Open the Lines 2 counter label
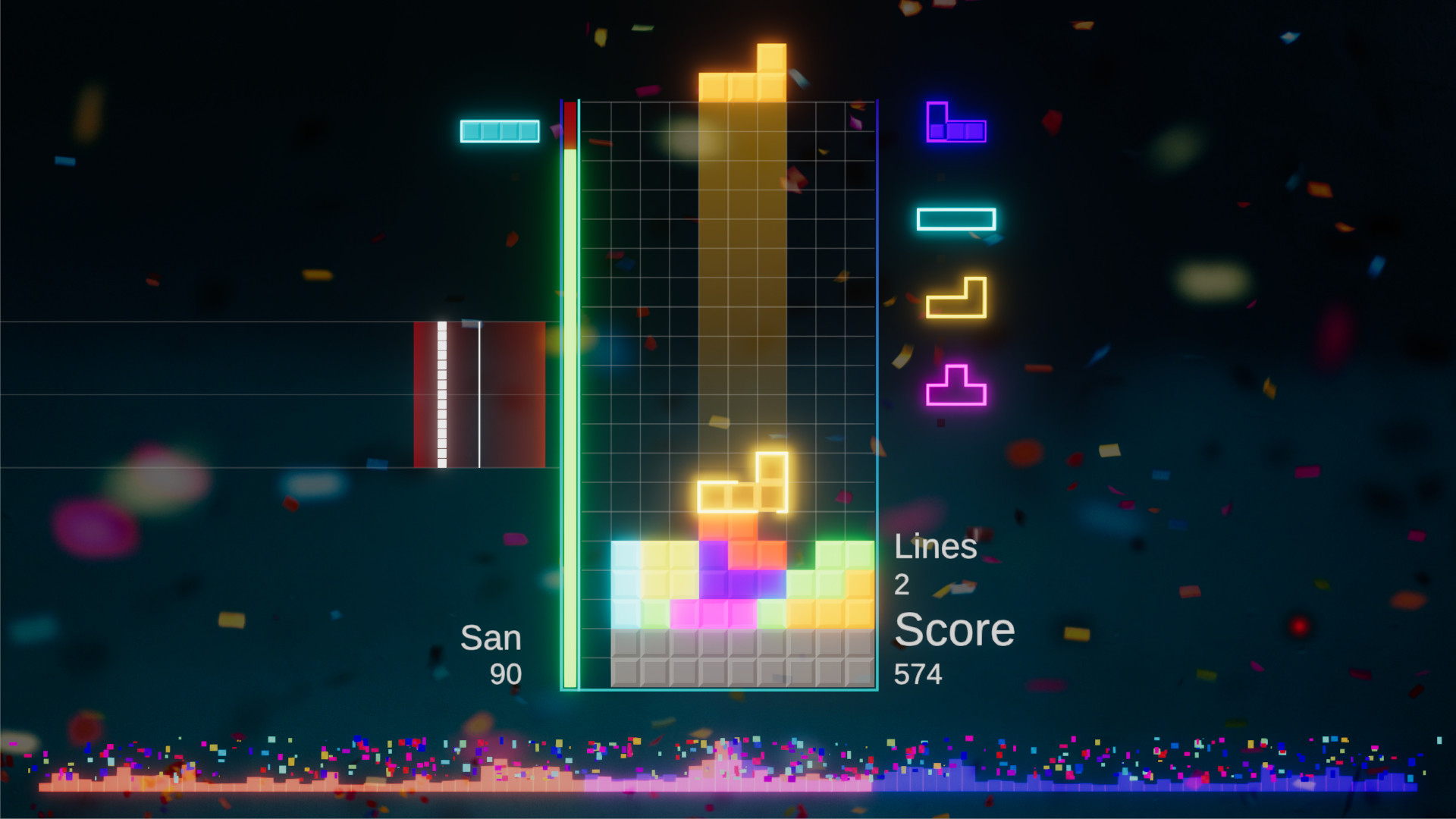Image resolution: width=1456 pixels, height=819 pixels. coord(901,586)
